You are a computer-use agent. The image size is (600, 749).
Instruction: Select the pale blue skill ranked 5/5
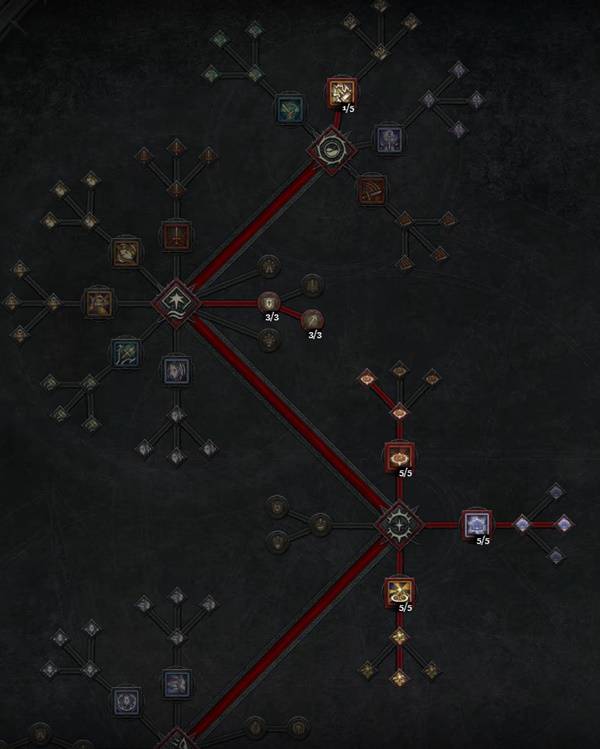(476, 524)
